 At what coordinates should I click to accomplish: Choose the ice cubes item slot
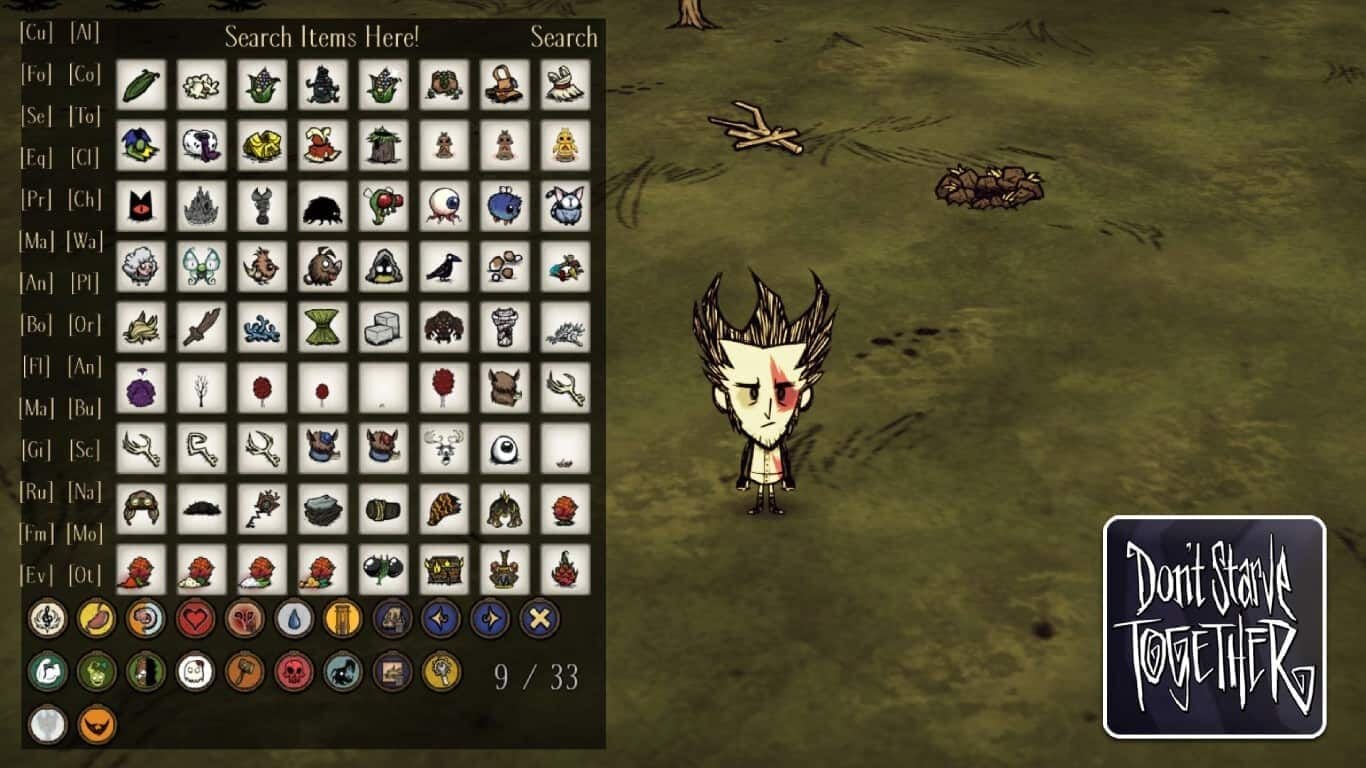tap(383, 328)
